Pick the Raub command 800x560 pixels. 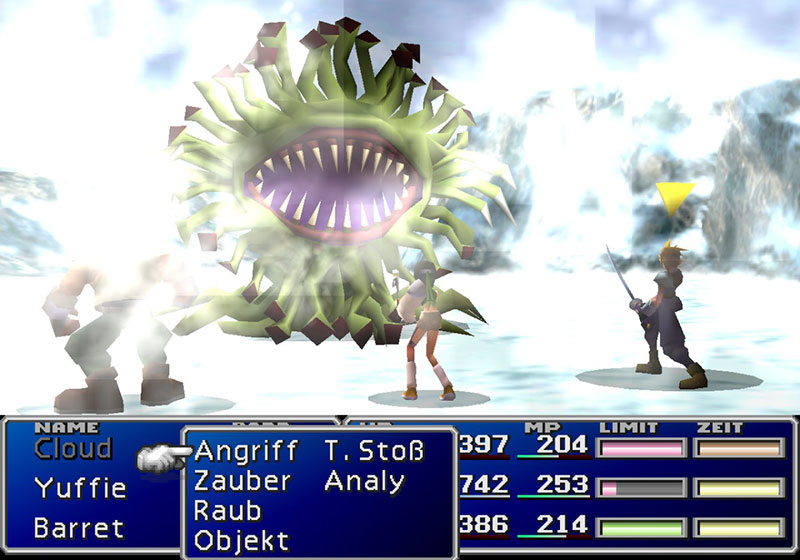pyautogui.click(x=227, y=511)
